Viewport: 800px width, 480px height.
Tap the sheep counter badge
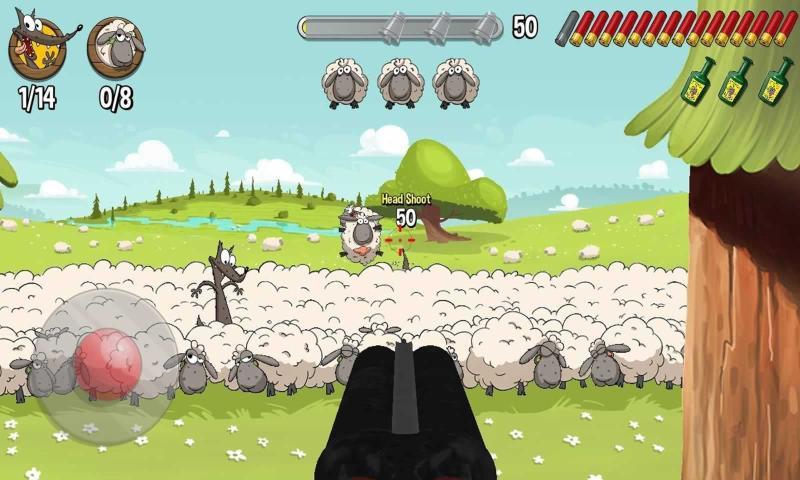coord(116,48)
